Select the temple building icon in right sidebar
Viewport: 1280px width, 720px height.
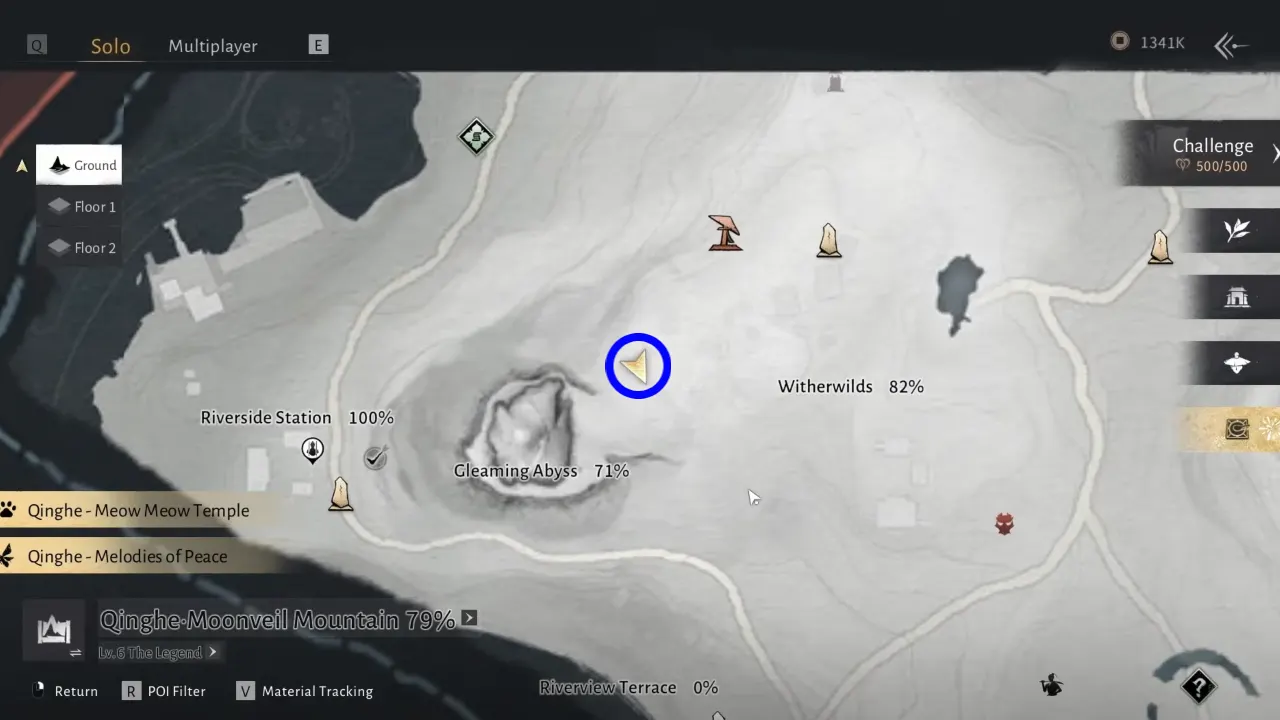pyautogui.click(x=1237, y=296)
